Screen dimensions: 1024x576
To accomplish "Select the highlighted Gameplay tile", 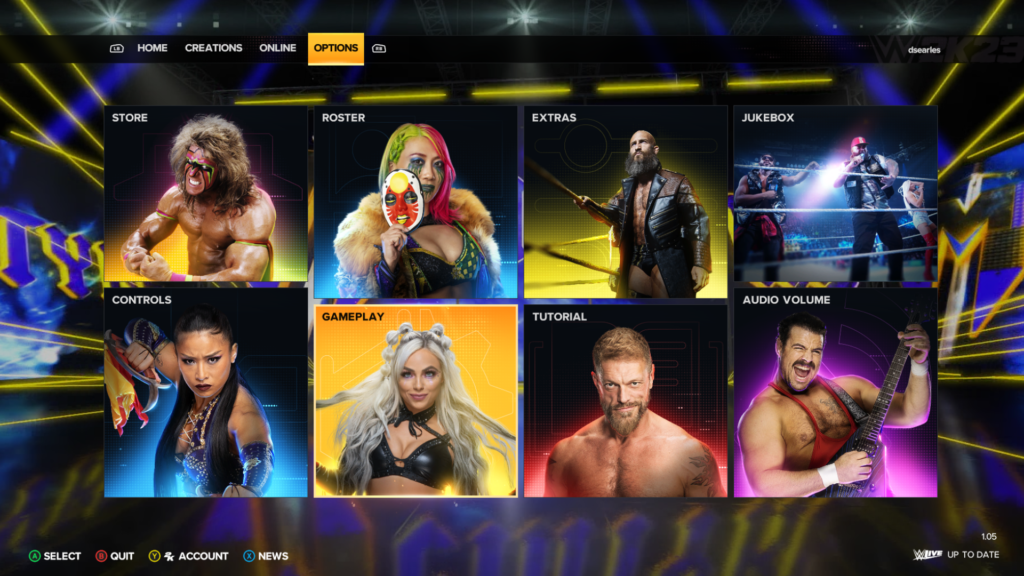I will 415,401.
